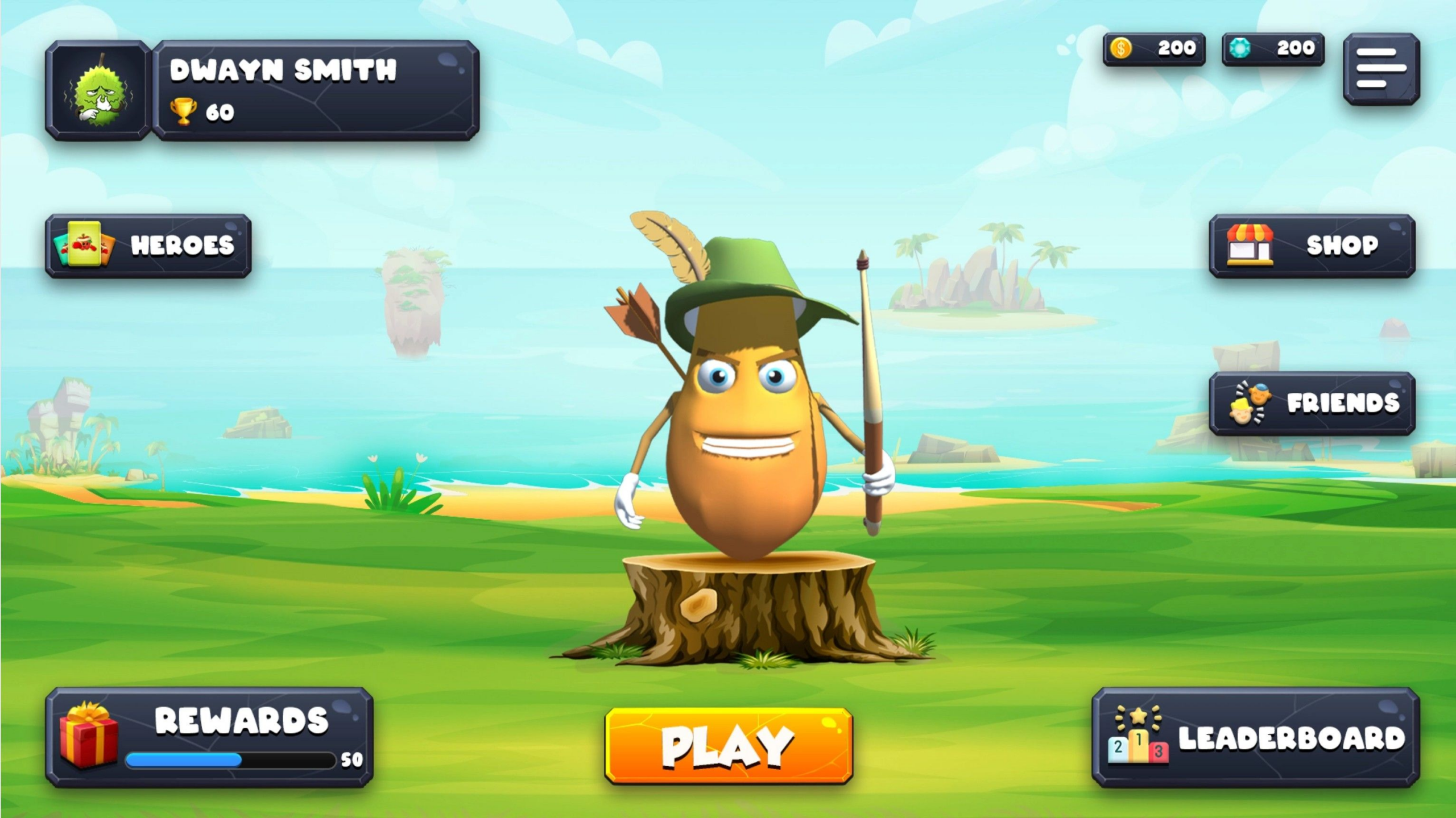The width and height of the screenshot is (1456, 818).
Task: Tap the teal gem balance
Action: [x=1273, y=49]
